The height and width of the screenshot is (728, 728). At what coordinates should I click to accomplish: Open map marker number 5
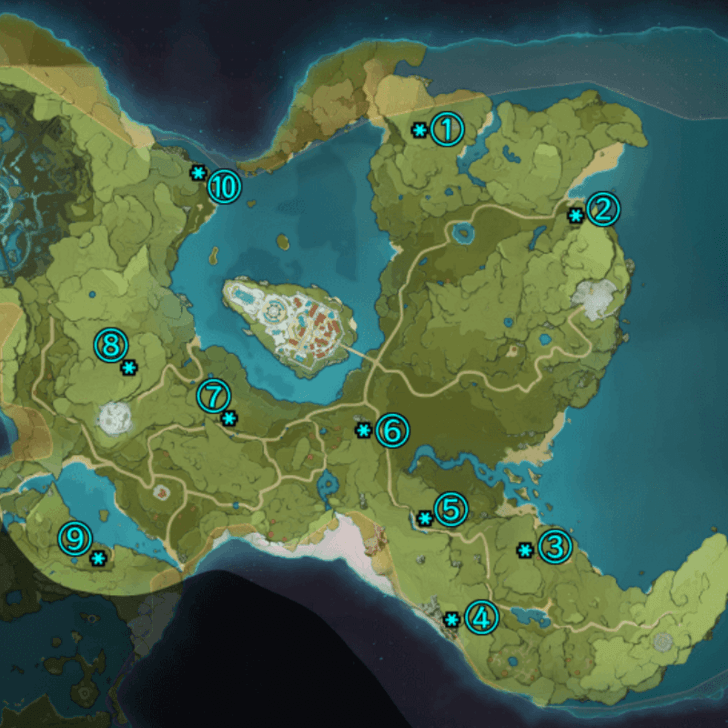(450, 510)
